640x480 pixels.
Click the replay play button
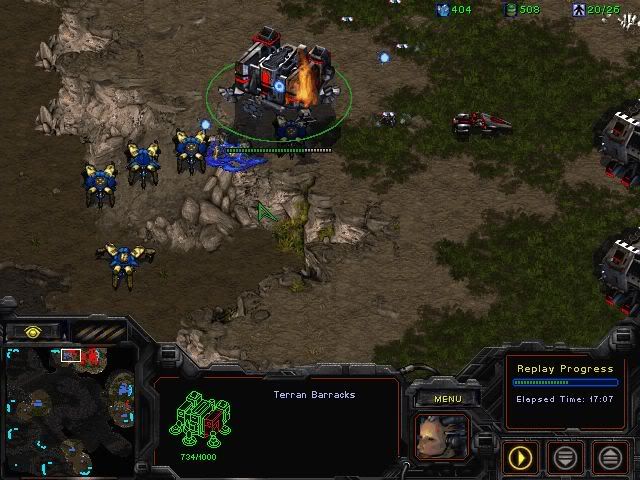tap(520, 458)
